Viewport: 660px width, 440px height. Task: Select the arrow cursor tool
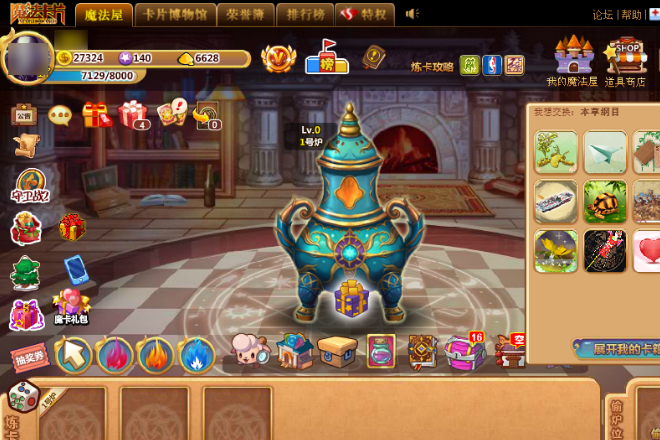(73, 354)
